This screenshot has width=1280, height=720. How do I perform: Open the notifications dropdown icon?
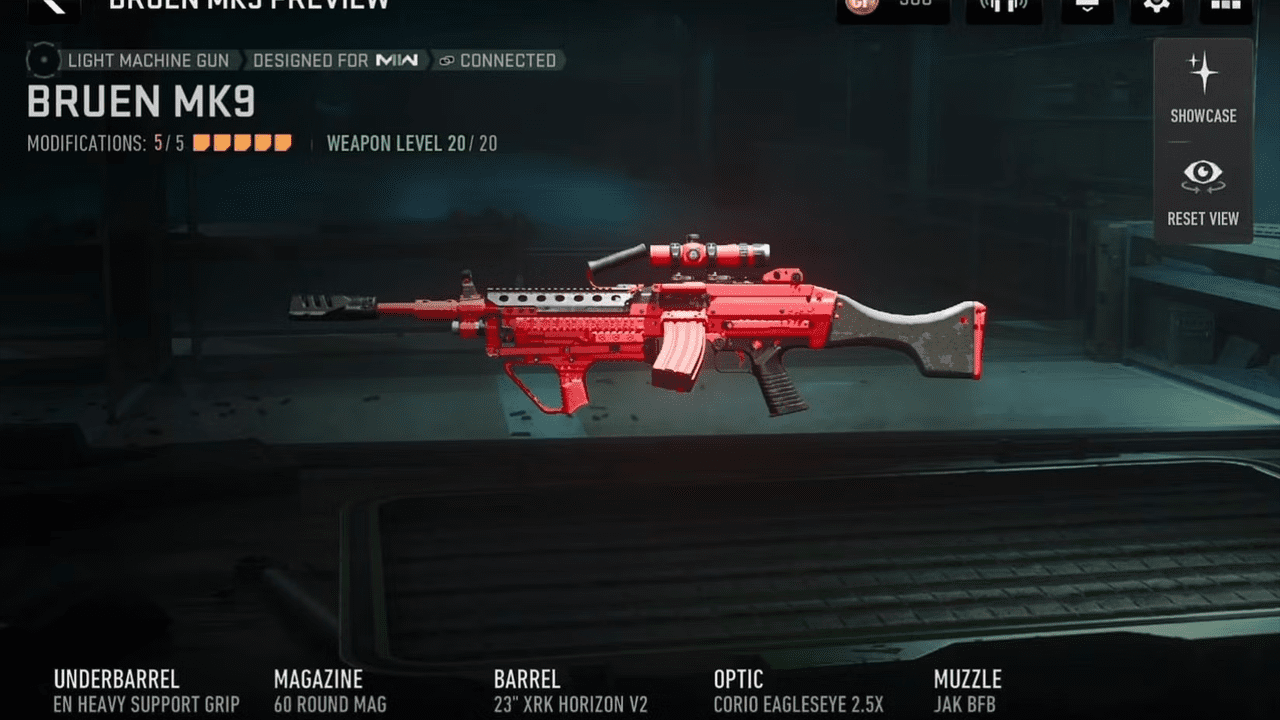pos(1086,6)
